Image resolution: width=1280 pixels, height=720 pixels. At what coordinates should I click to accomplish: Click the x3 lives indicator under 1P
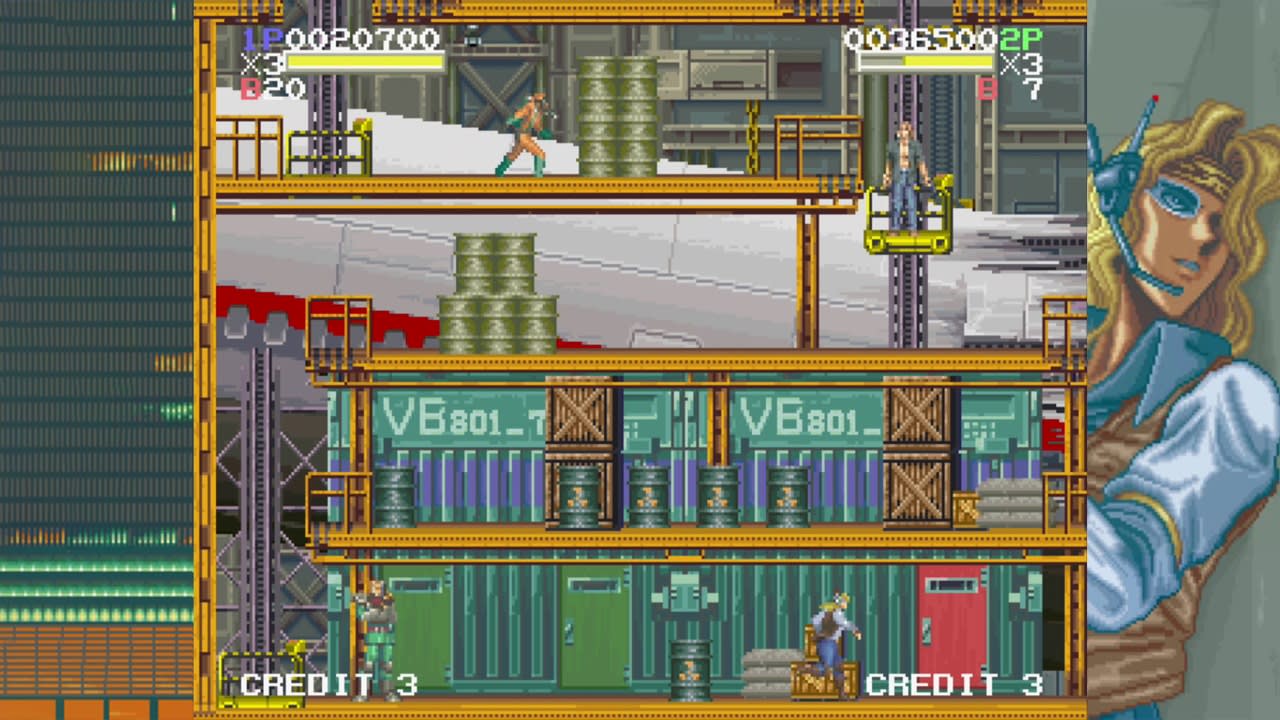tap(260, 64)
